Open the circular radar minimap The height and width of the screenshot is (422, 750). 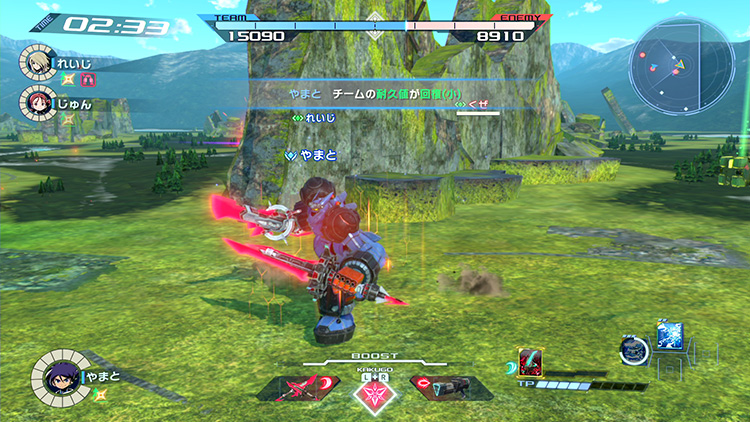[680, 66]
